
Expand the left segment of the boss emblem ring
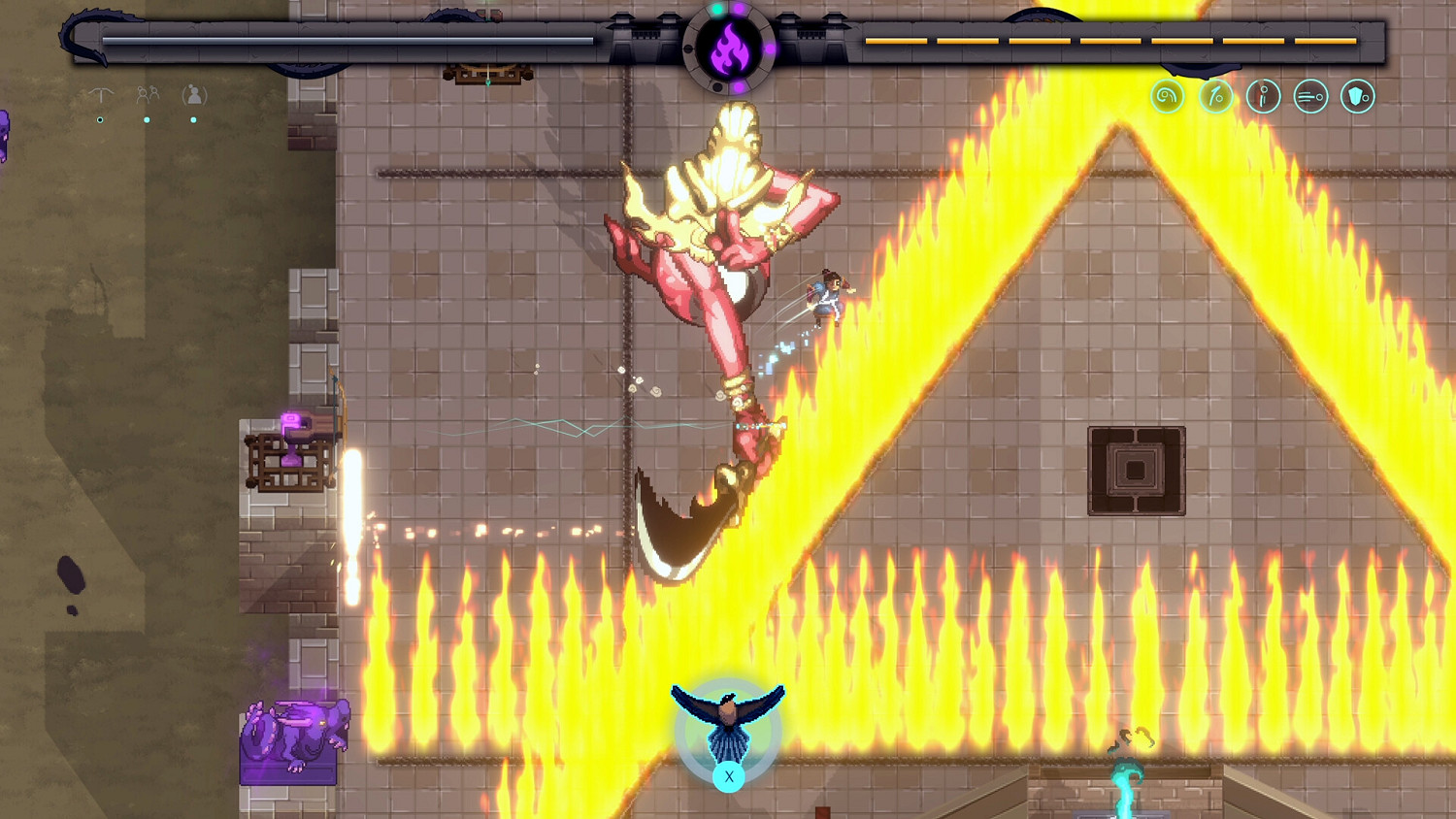click(x=687, y=49)
